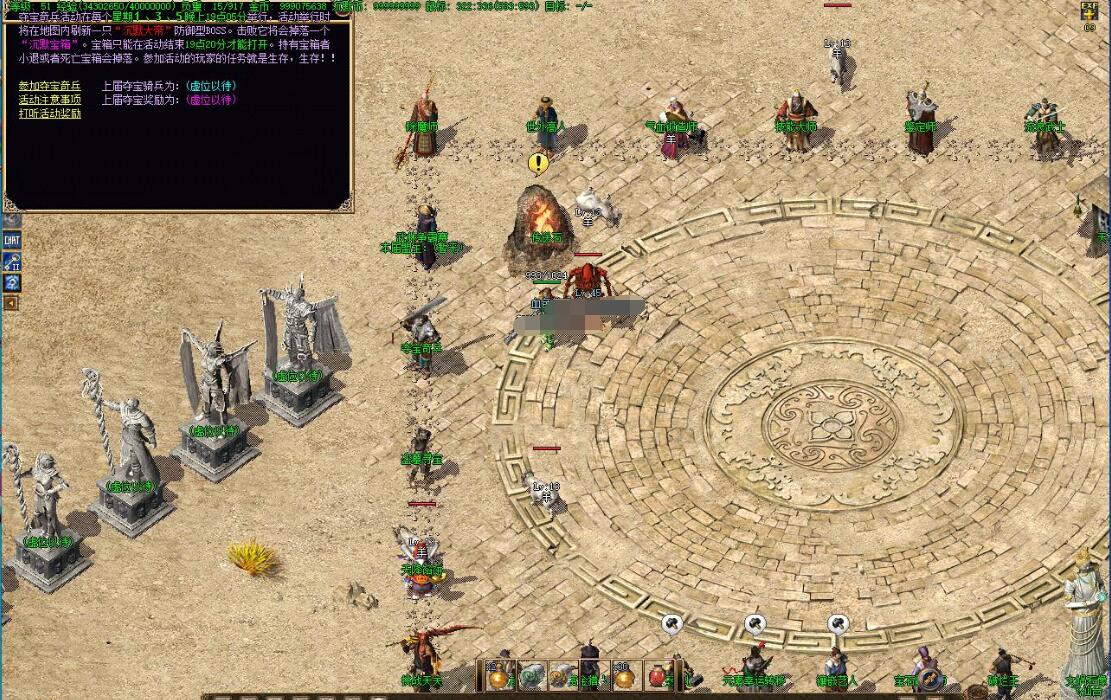
Task: Open the CHAT button
Action: coord(12,240)
